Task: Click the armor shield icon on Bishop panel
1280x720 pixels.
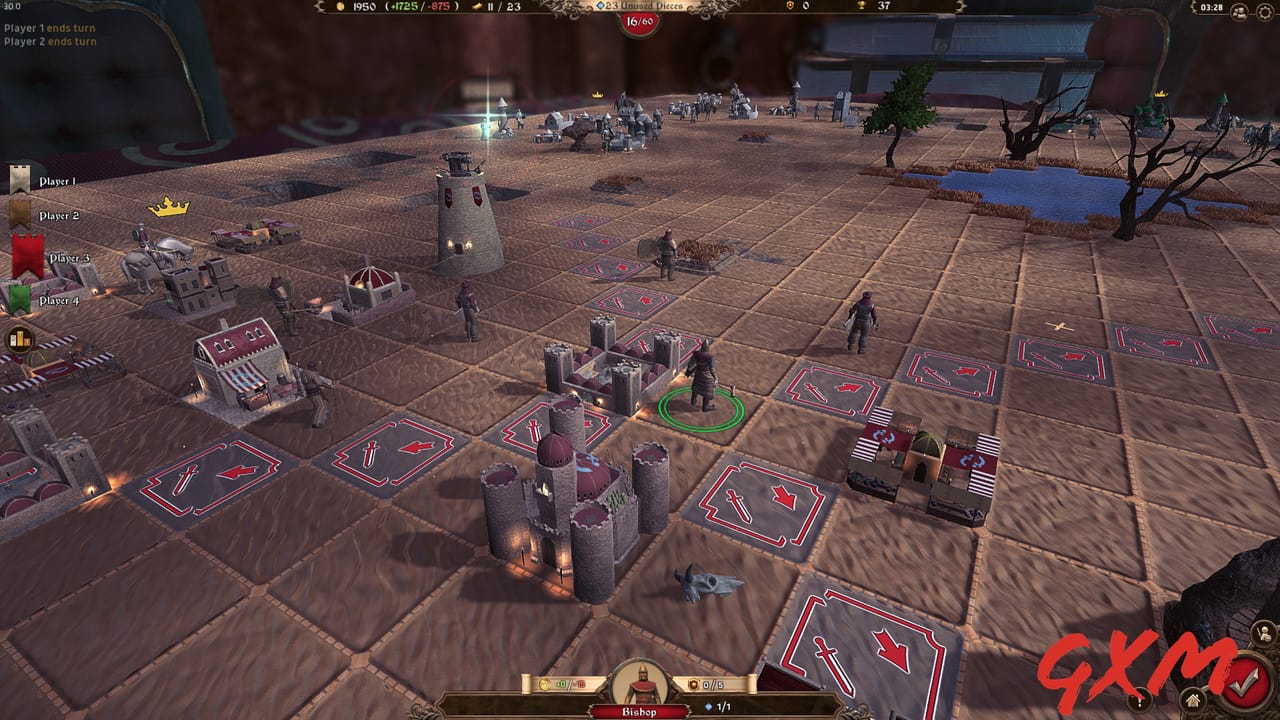Action: 693,684
